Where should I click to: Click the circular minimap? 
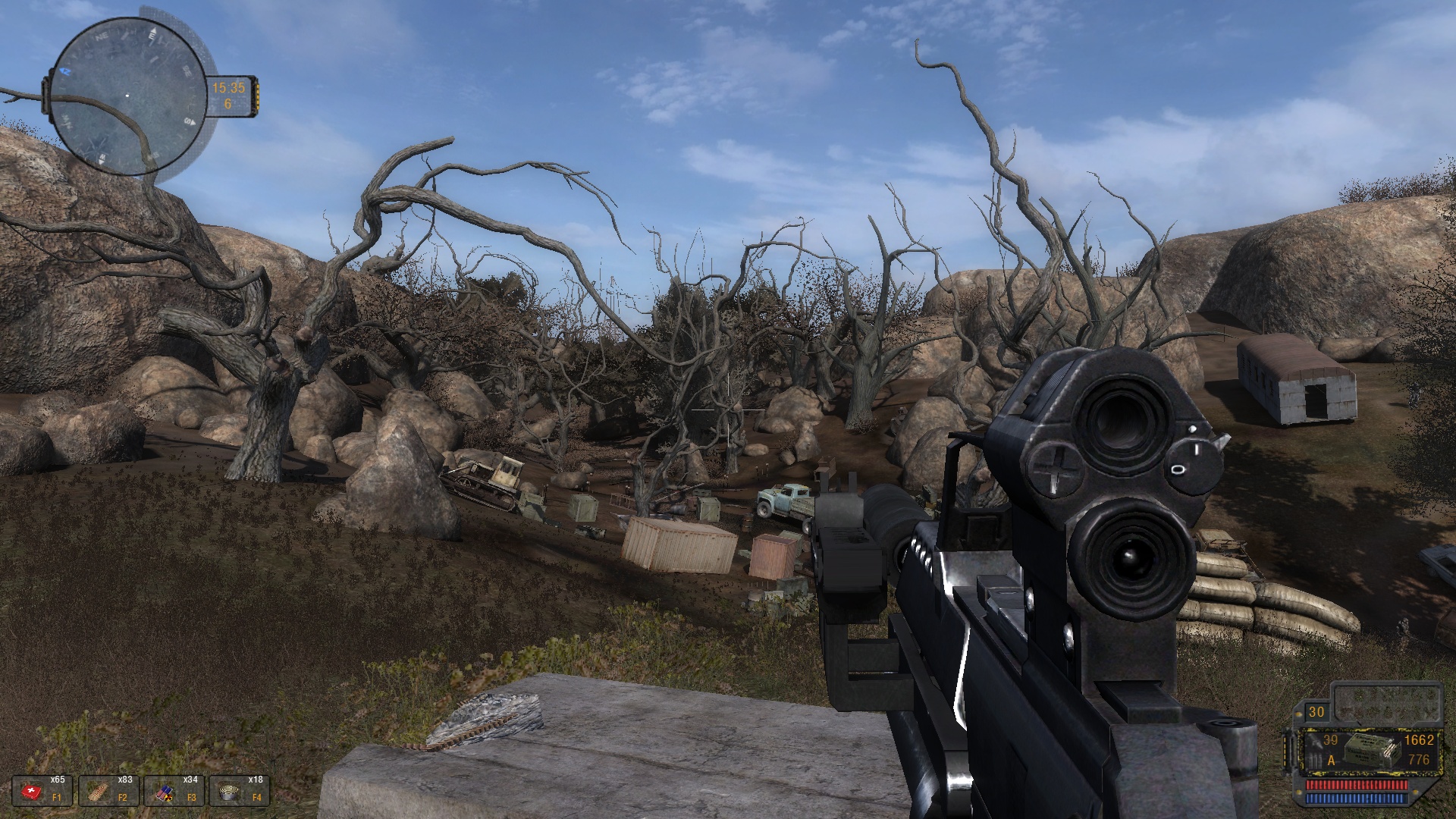(127, 96)
